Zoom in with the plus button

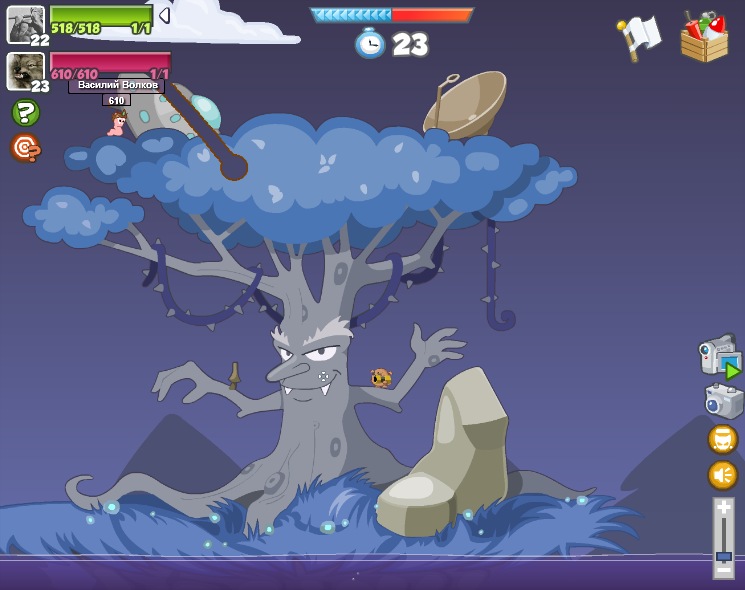pos(723,508)
